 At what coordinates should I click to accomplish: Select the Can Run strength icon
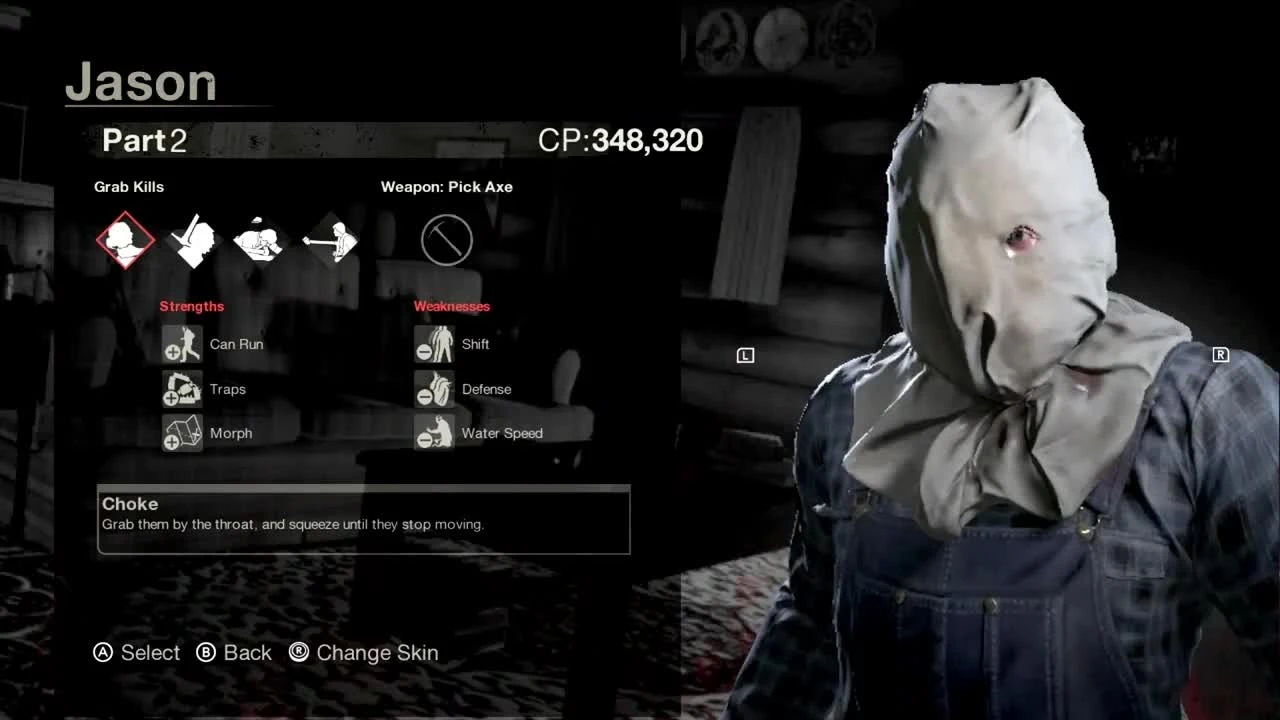(181, 343)
